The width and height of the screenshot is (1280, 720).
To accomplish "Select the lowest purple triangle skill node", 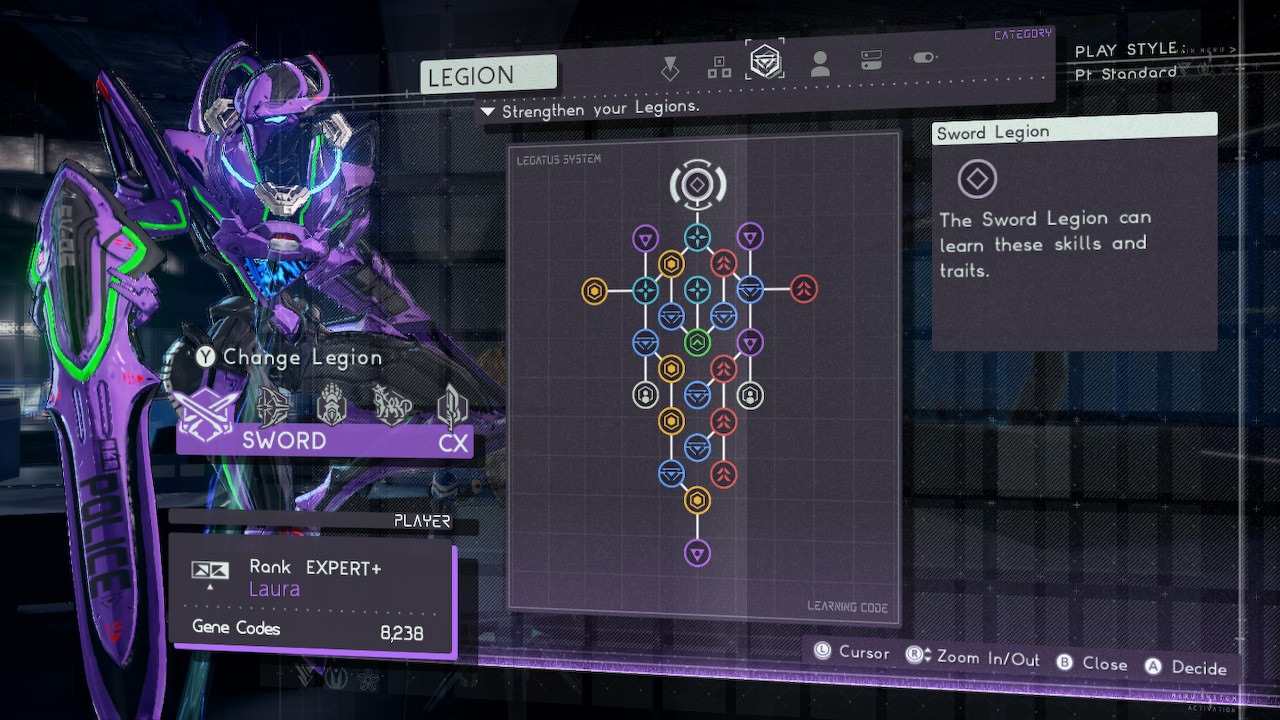I will point(697,552).
